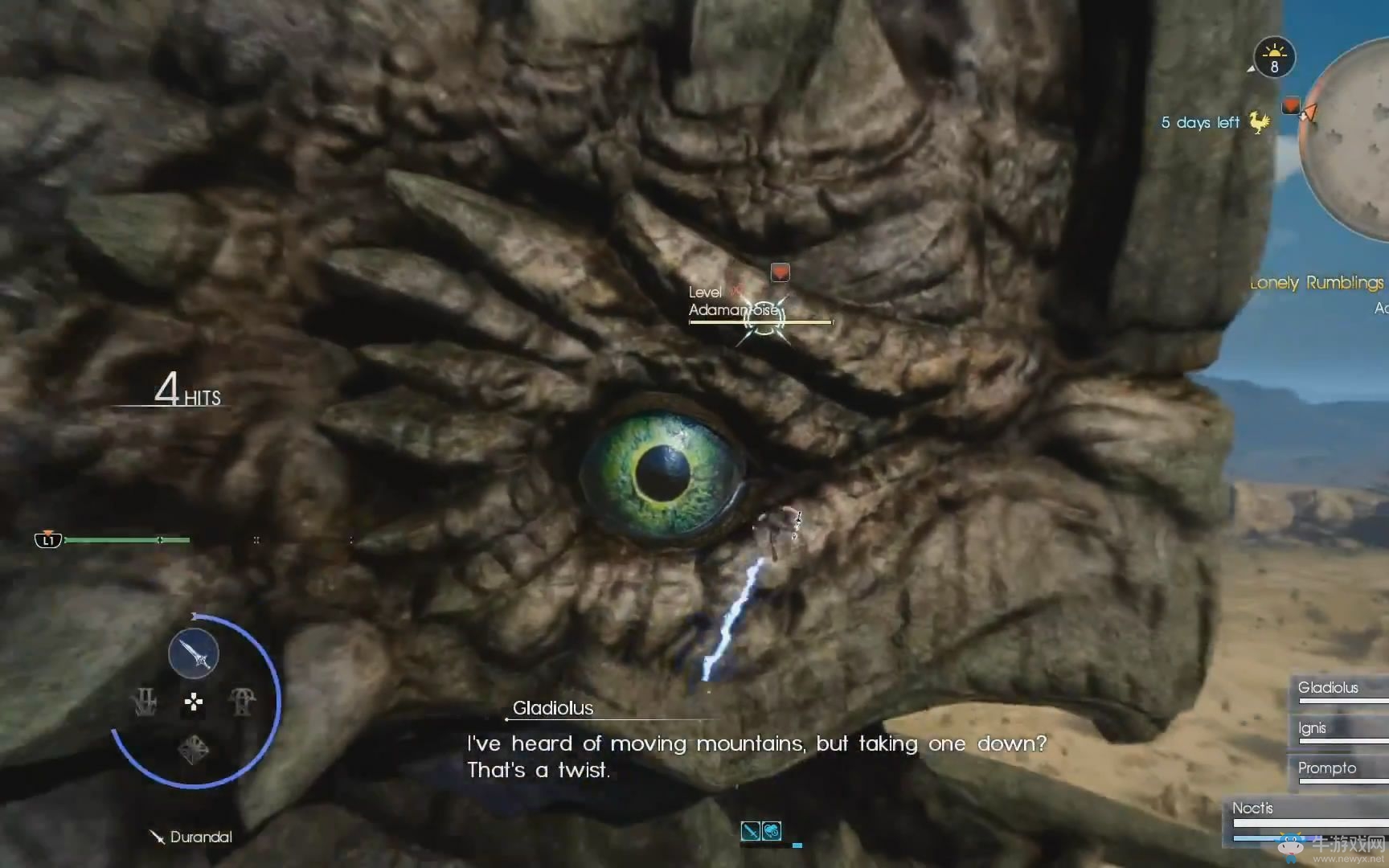The width and height of the screenshot is (1389, 868).
Task: Select Gladiolus in the party list
Action: [x=1328, y=688]
